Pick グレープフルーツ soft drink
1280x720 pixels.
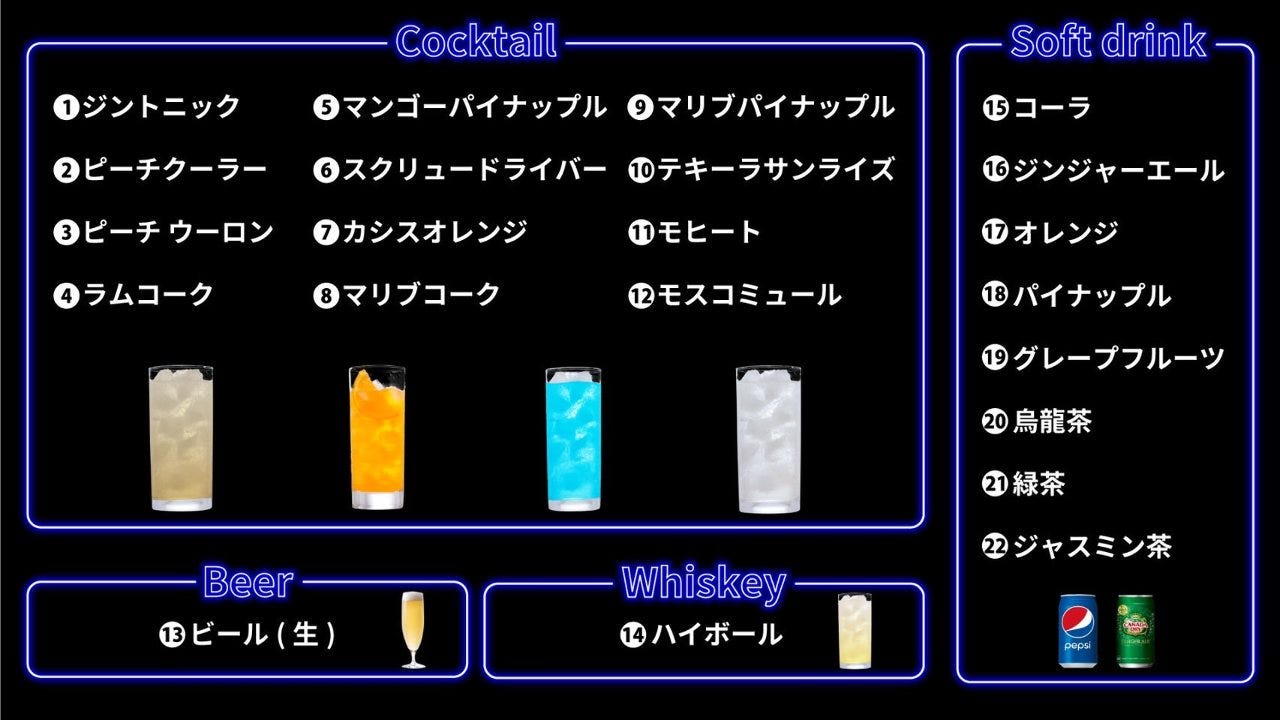(x=1103, y=358)
